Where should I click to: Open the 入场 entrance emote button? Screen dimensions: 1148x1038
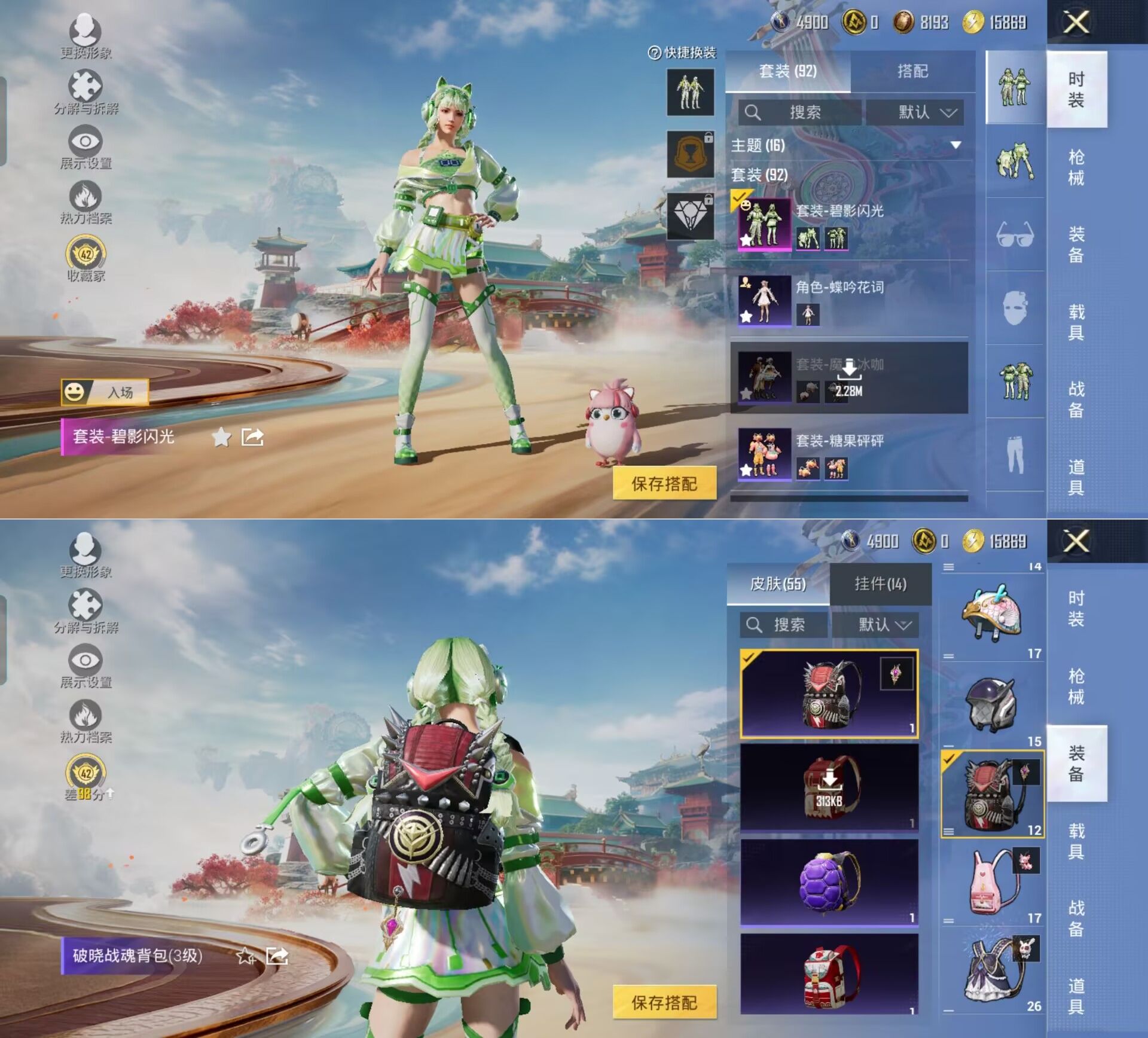click(105, 393)
